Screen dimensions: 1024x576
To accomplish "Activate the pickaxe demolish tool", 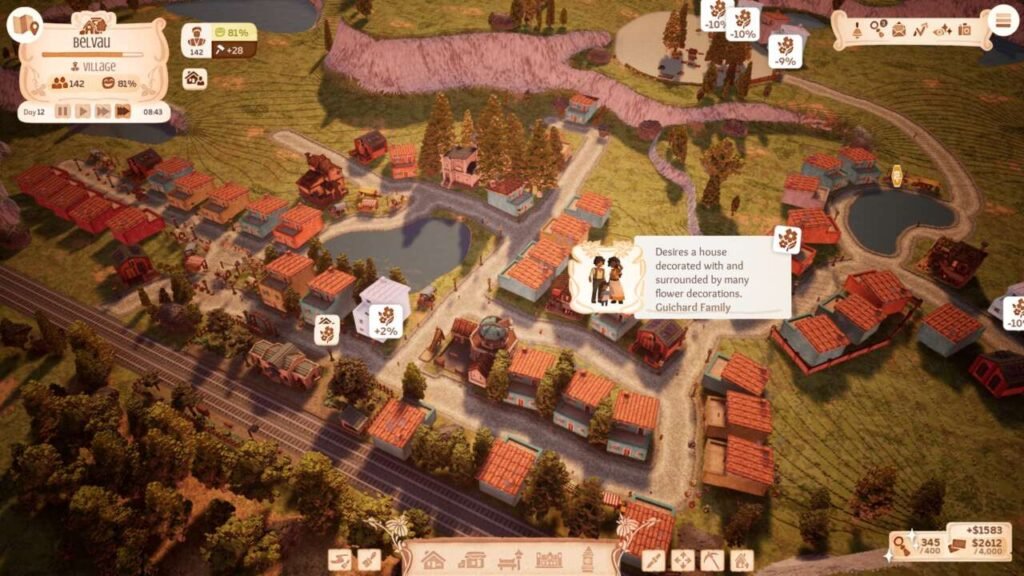I will (712, 560).
